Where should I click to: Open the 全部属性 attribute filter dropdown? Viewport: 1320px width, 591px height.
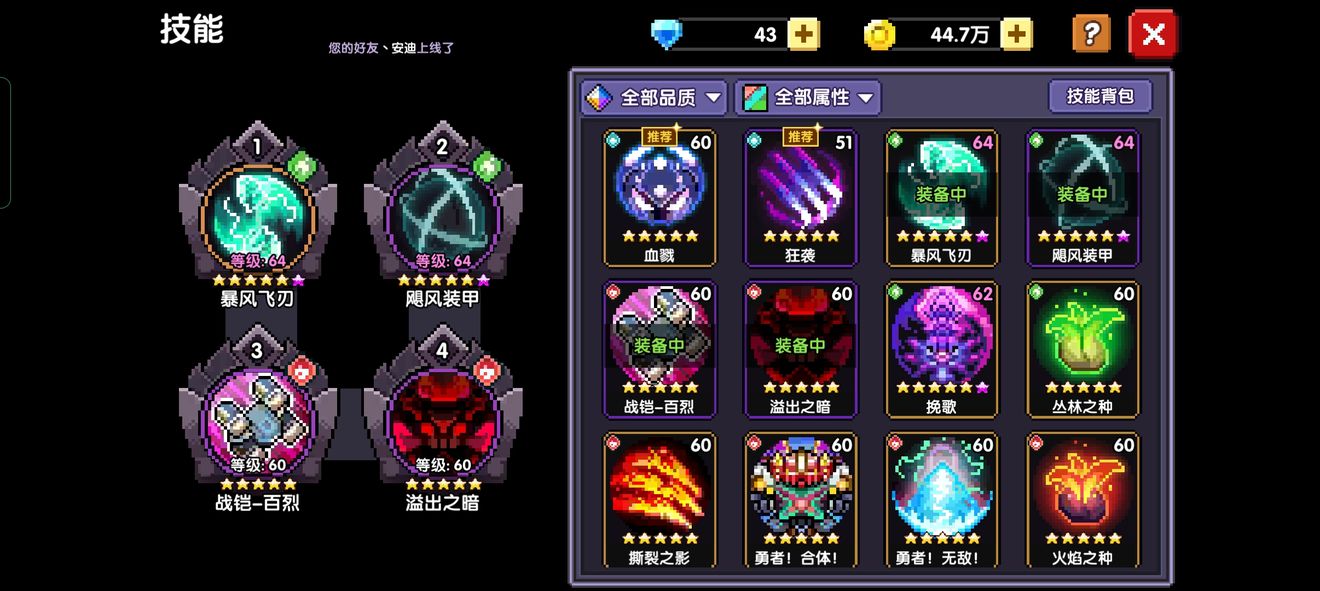[808, 97]
